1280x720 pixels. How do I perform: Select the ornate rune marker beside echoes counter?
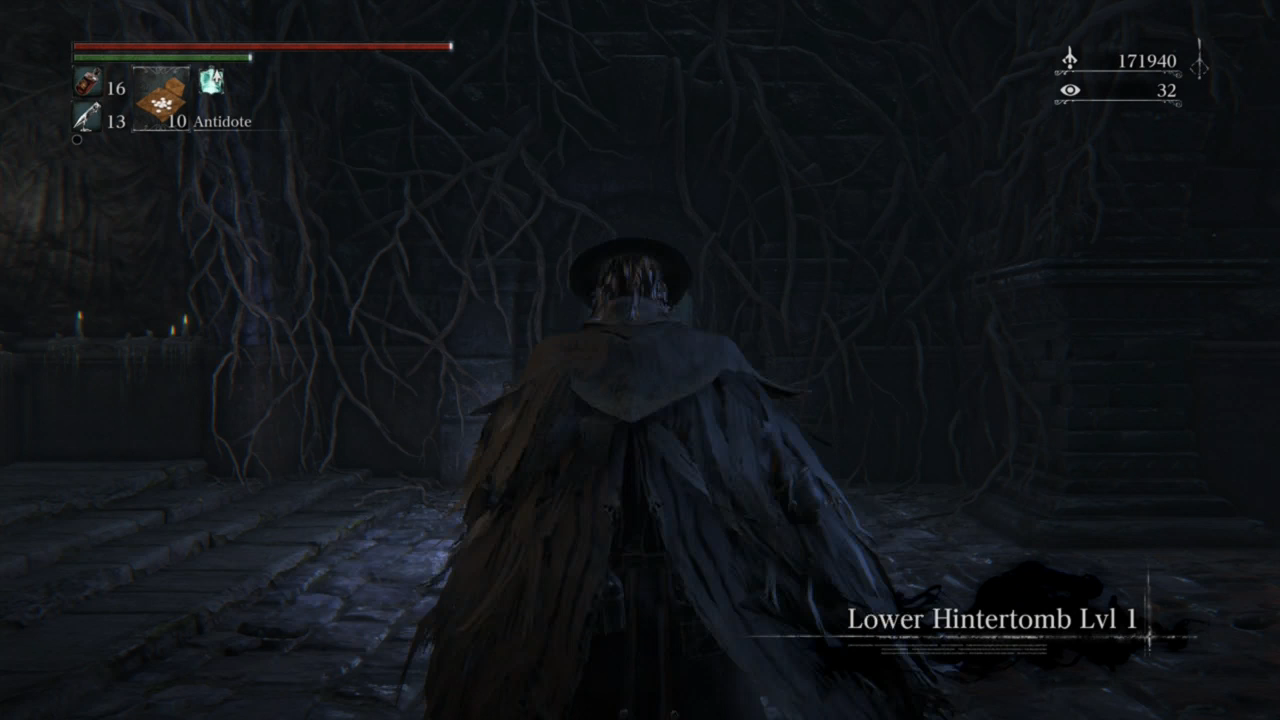pyautogui.click(x=1197, y=63)
